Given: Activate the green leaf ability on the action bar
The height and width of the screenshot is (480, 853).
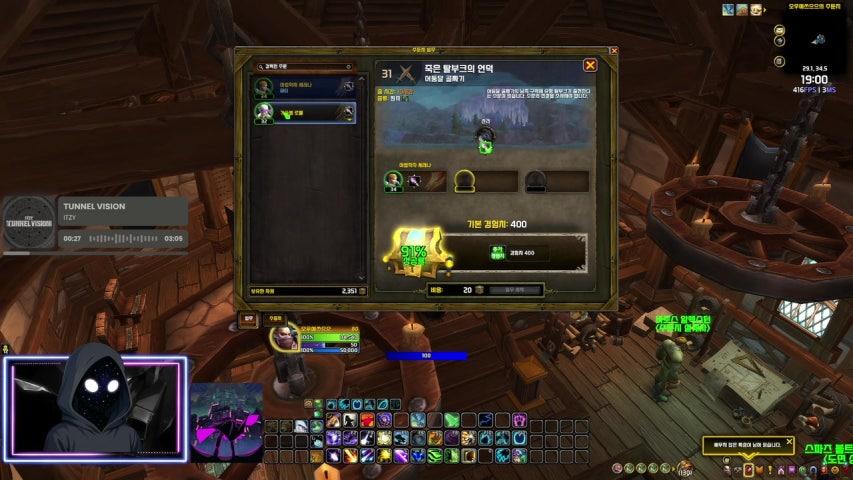Looking at the screenshot, I should tap(452, 420).
